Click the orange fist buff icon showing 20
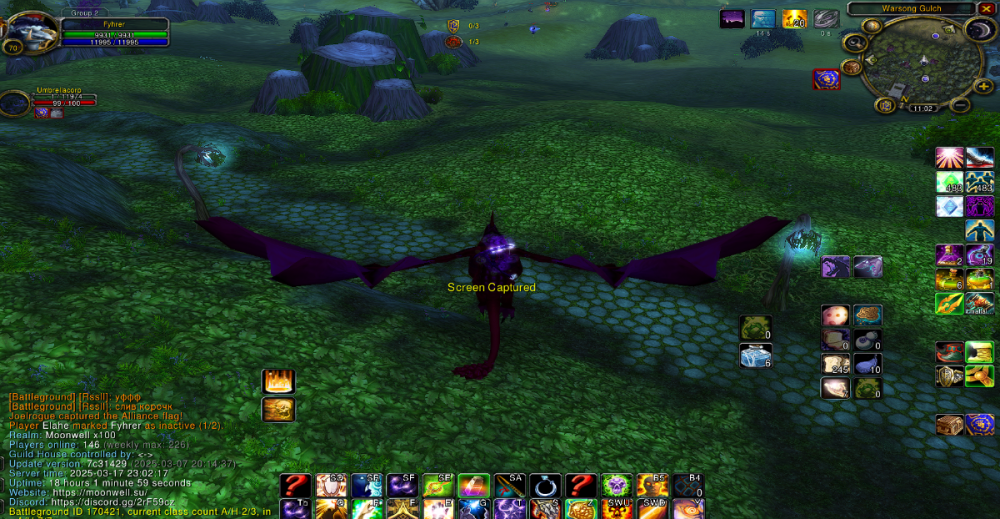 coord(795,19)
